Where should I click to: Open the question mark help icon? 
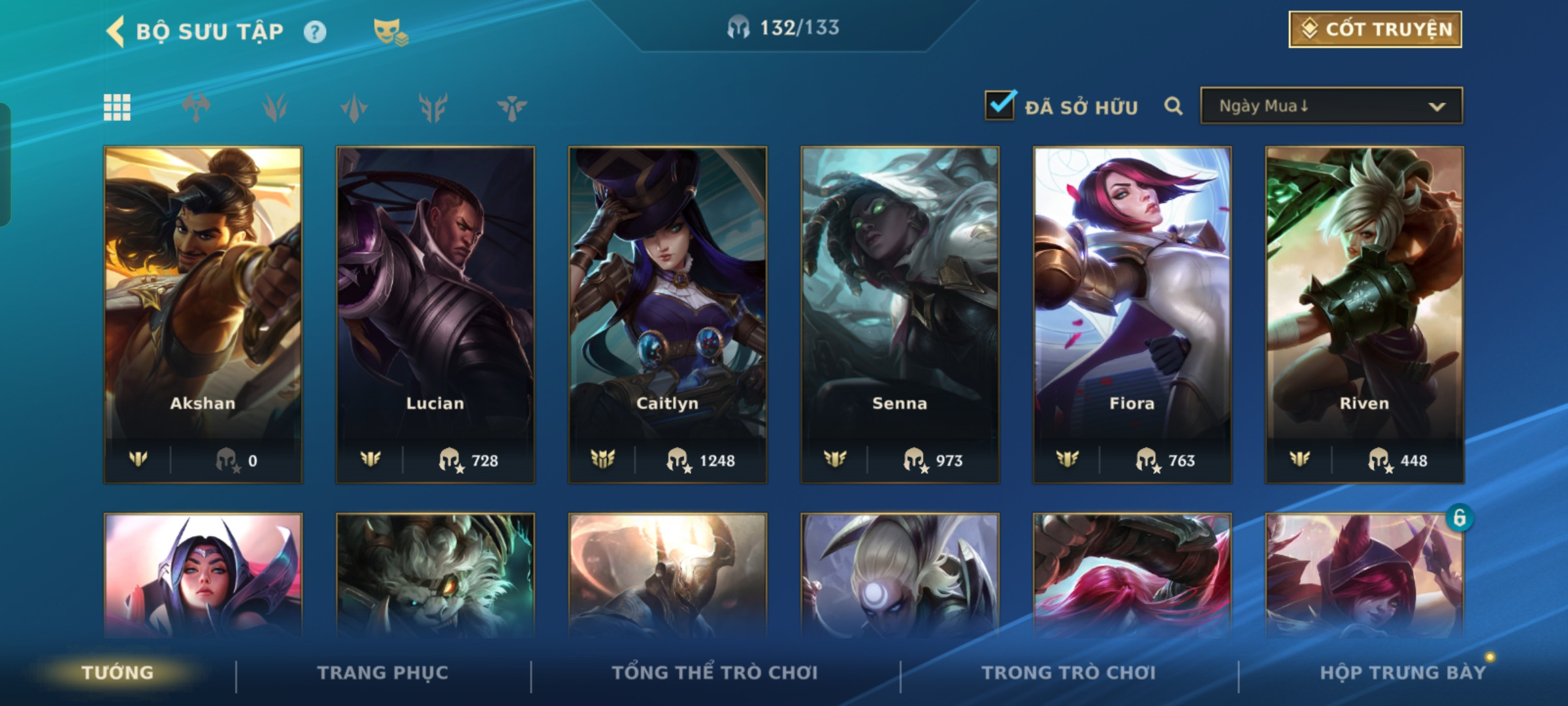[x=315, y=32]
